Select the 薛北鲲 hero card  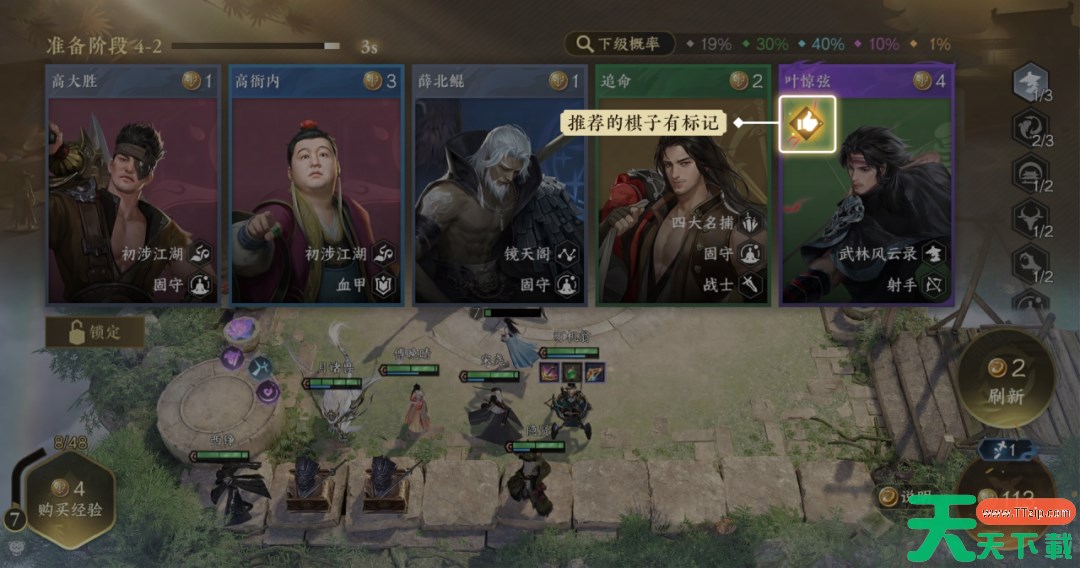click(x=500, y=190)
